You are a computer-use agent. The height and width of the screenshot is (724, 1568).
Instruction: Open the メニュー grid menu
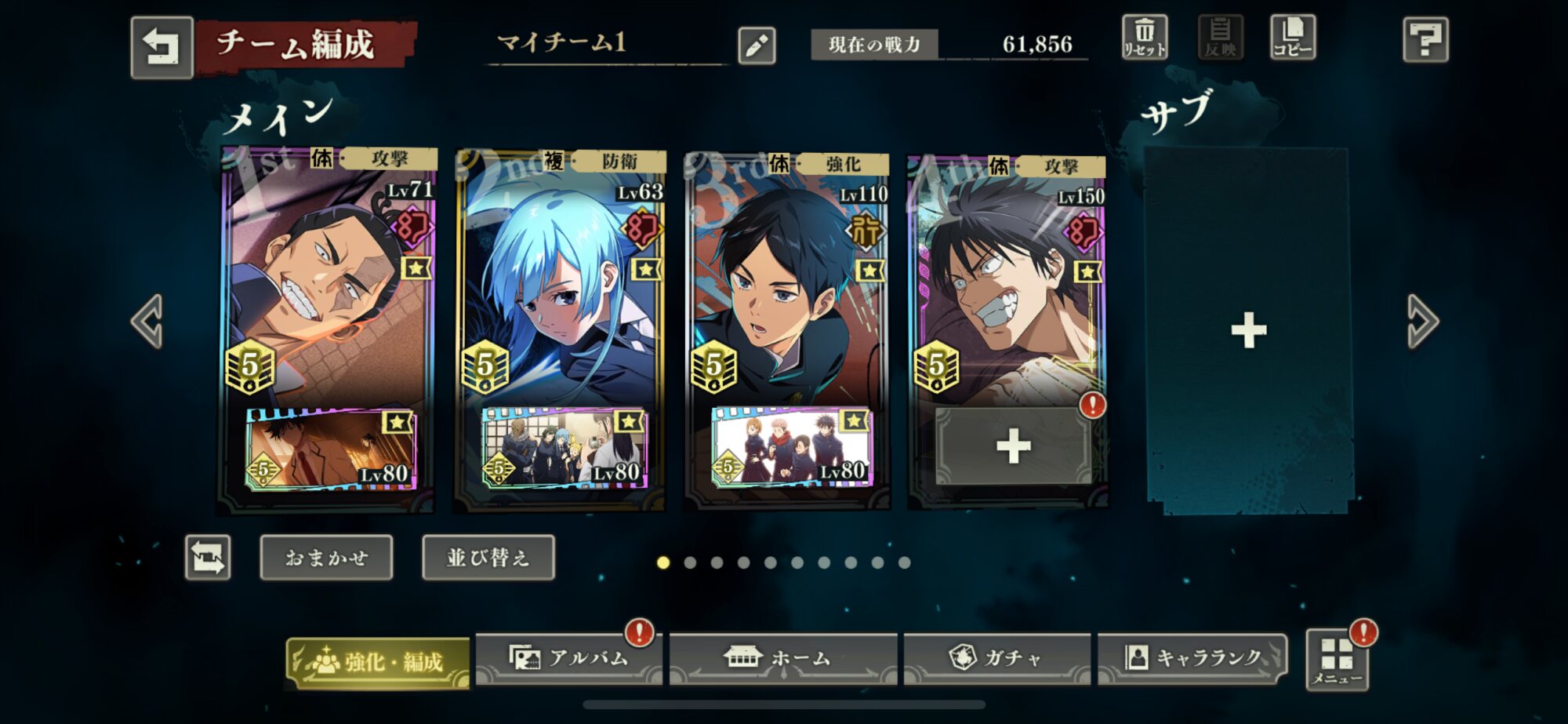tap(1337, 660)
